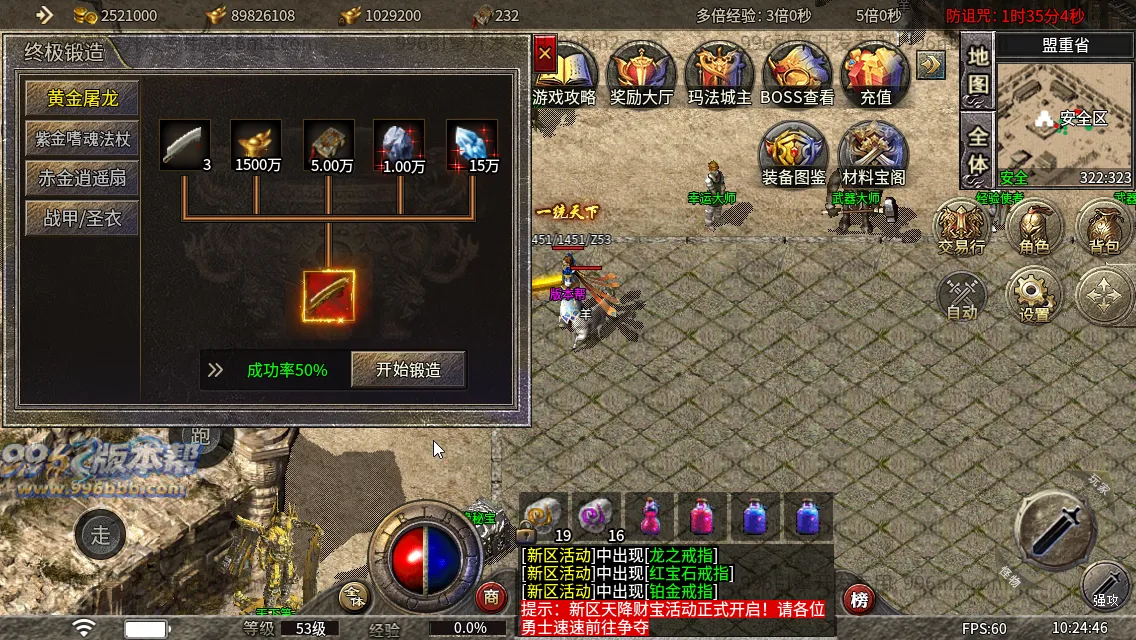
Task: Switch to the 紫金嗜魂法杖 tab
Action: (82, 138)
